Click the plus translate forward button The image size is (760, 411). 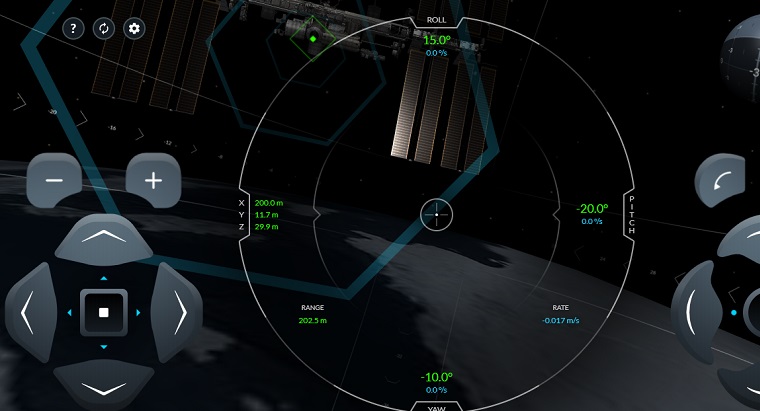click(x=153, y=180)
